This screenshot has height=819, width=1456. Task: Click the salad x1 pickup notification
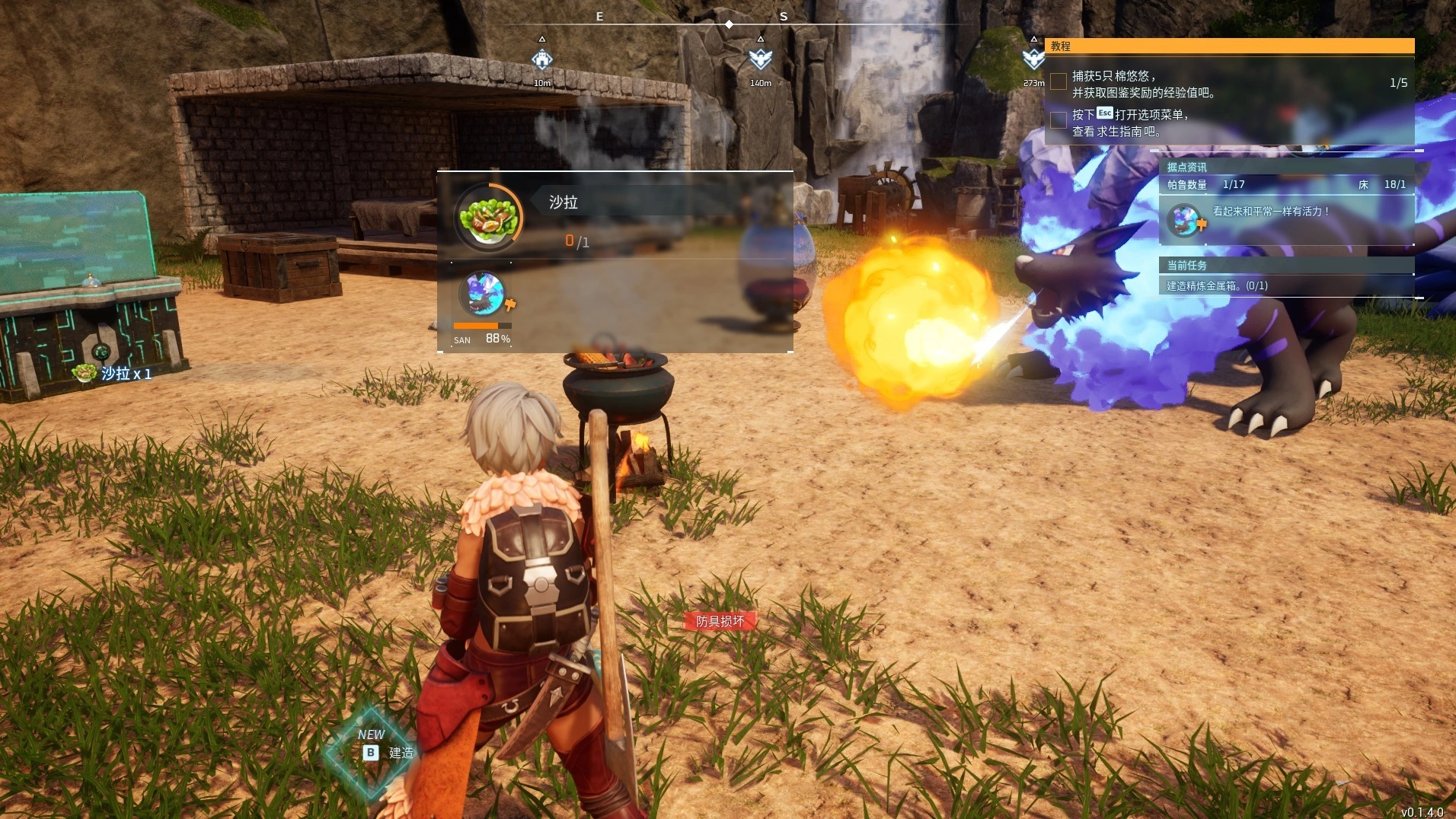coord(113,374)
